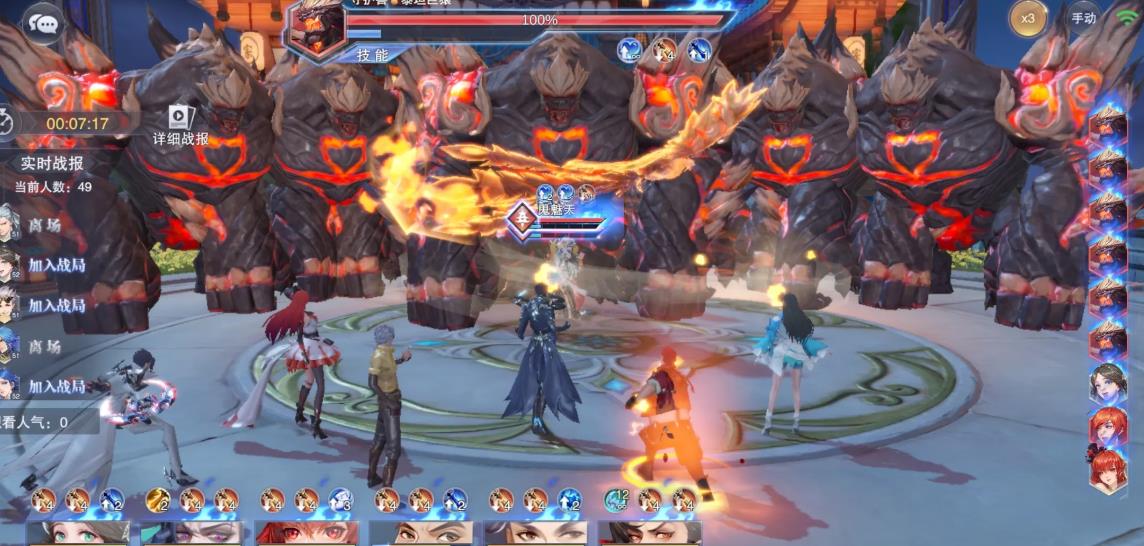This screenshot has height=546, width=1144.
Task: Activate the teal skill icon numbered 12
Action: [616, 499]
